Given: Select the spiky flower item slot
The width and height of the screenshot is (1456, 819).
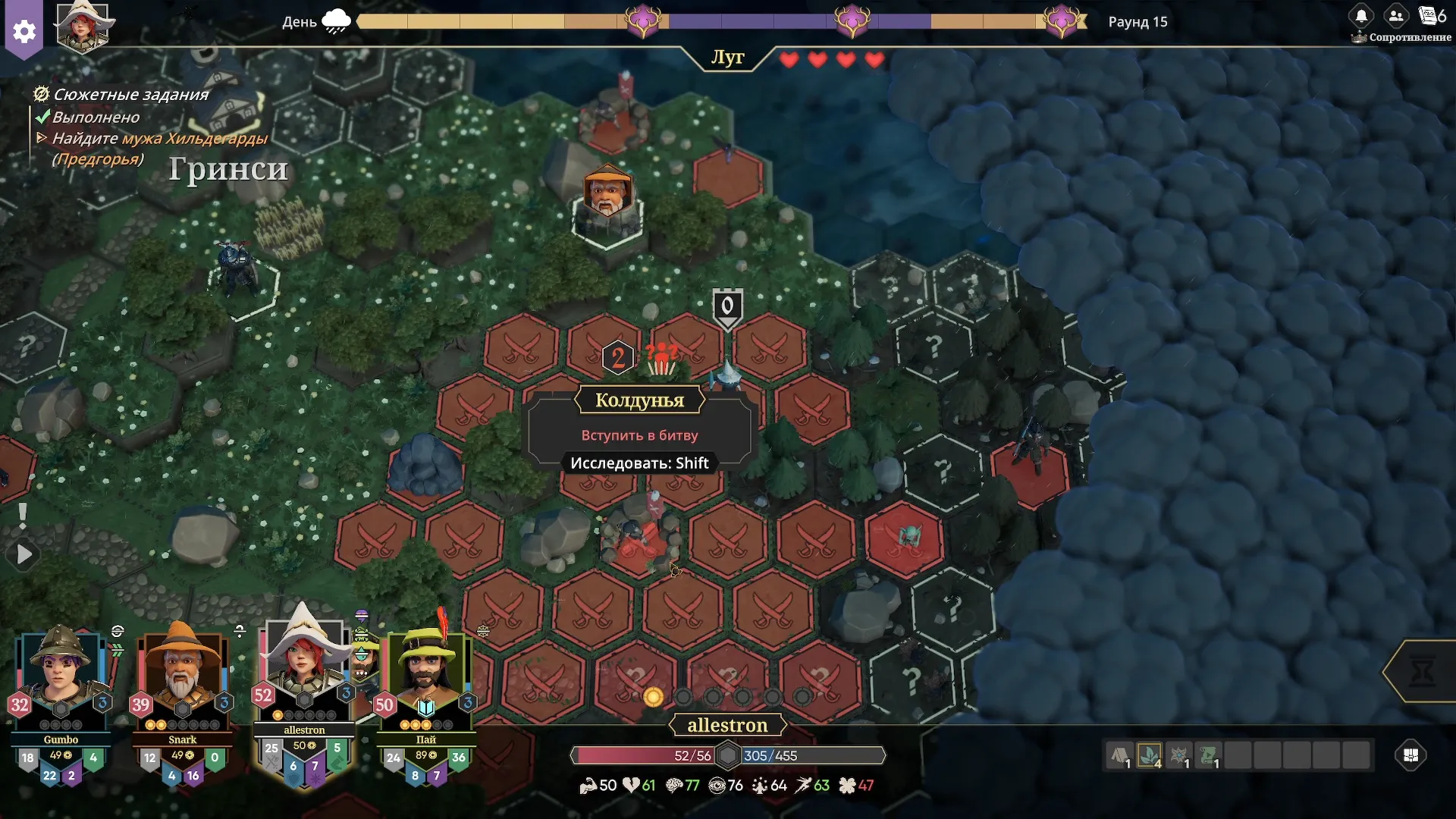Looking at the screenshot, I should (x=1179, y=755).
